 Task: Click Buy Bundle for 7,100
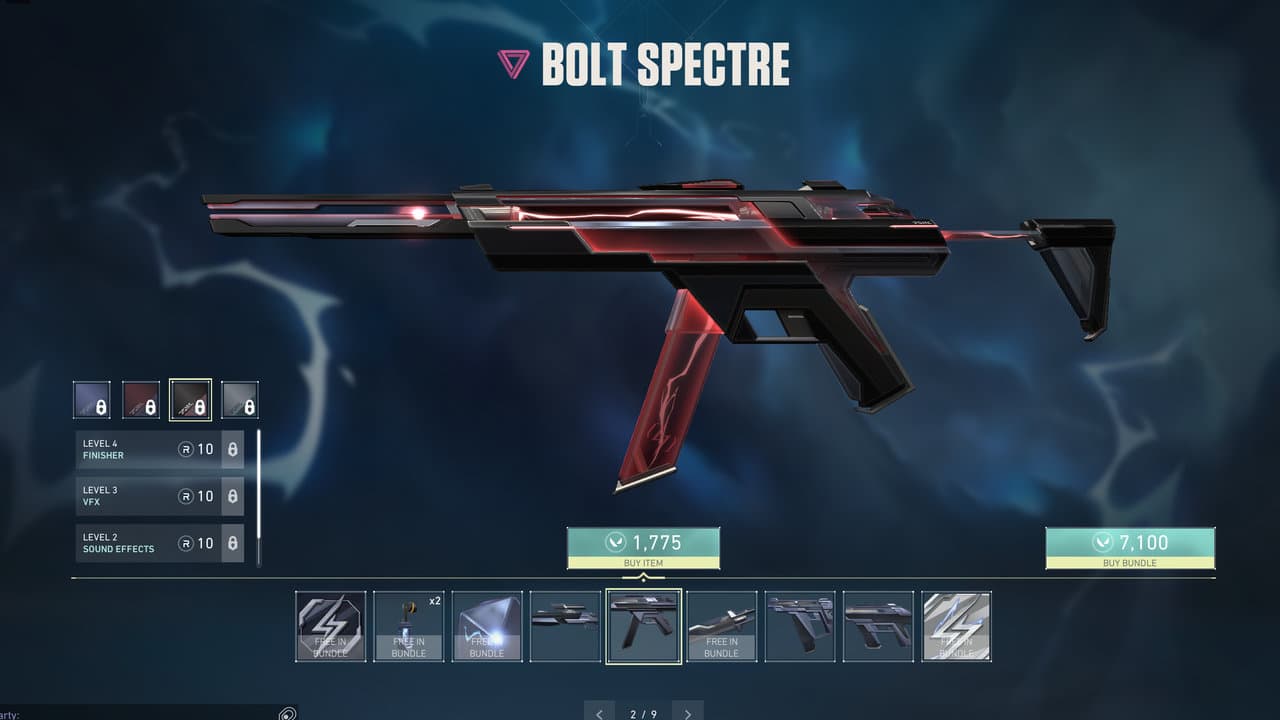tap(1130, 546)
